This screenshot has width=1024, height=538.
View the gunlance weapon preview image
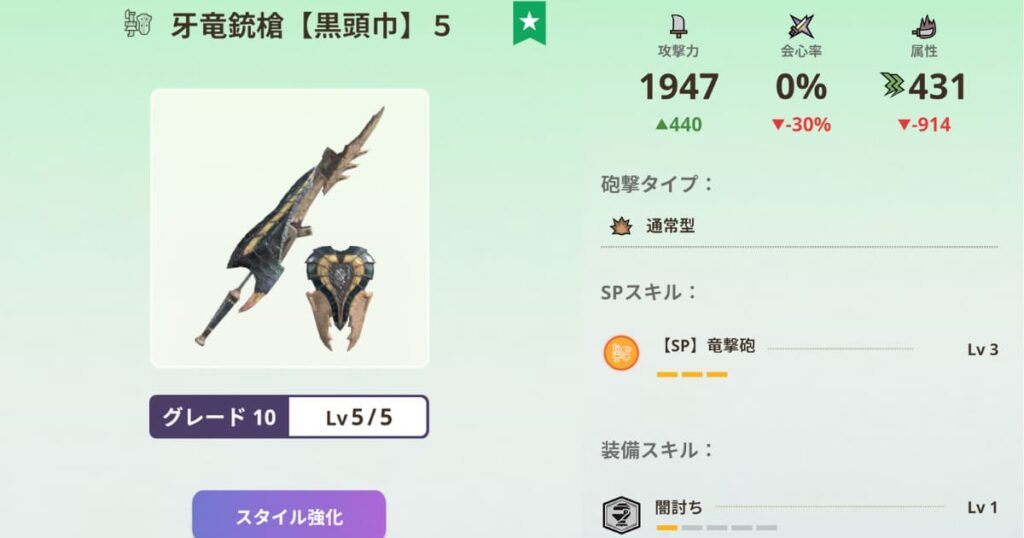tap(290, 228)
